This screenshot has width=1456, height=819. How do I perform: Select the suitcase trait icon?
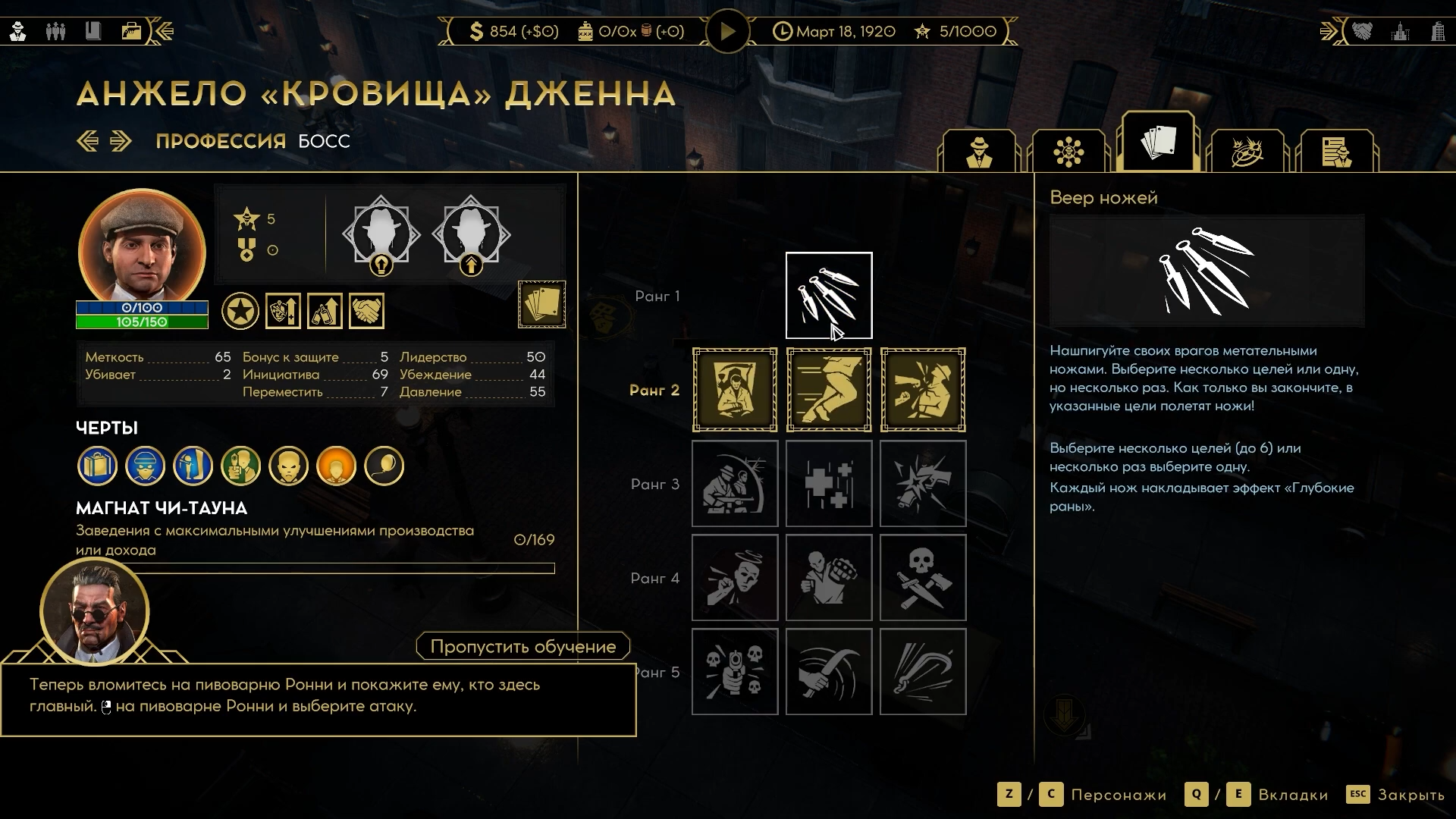97,466
